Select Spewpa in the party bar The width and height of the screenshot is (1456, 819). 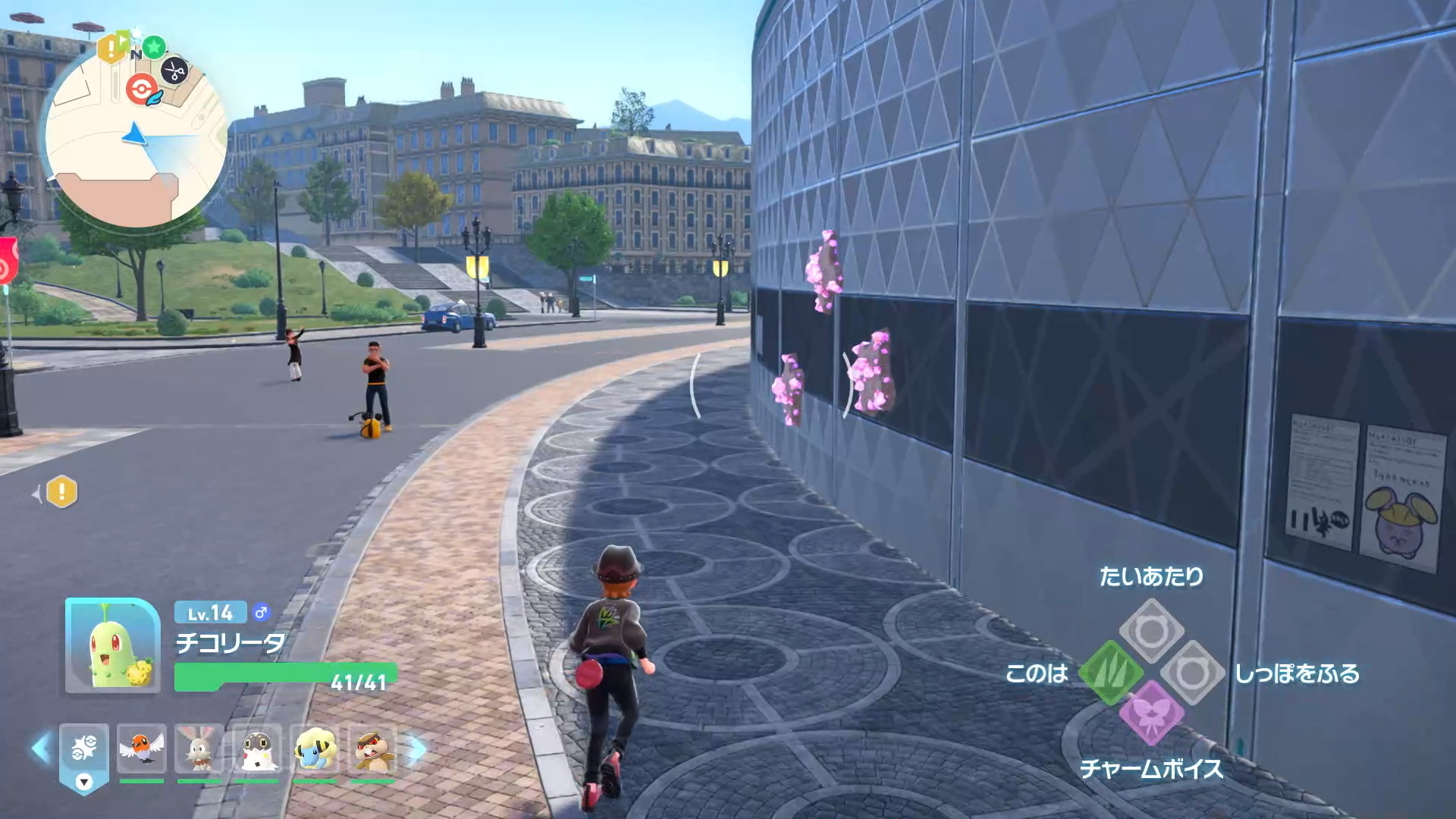[257, 749]
